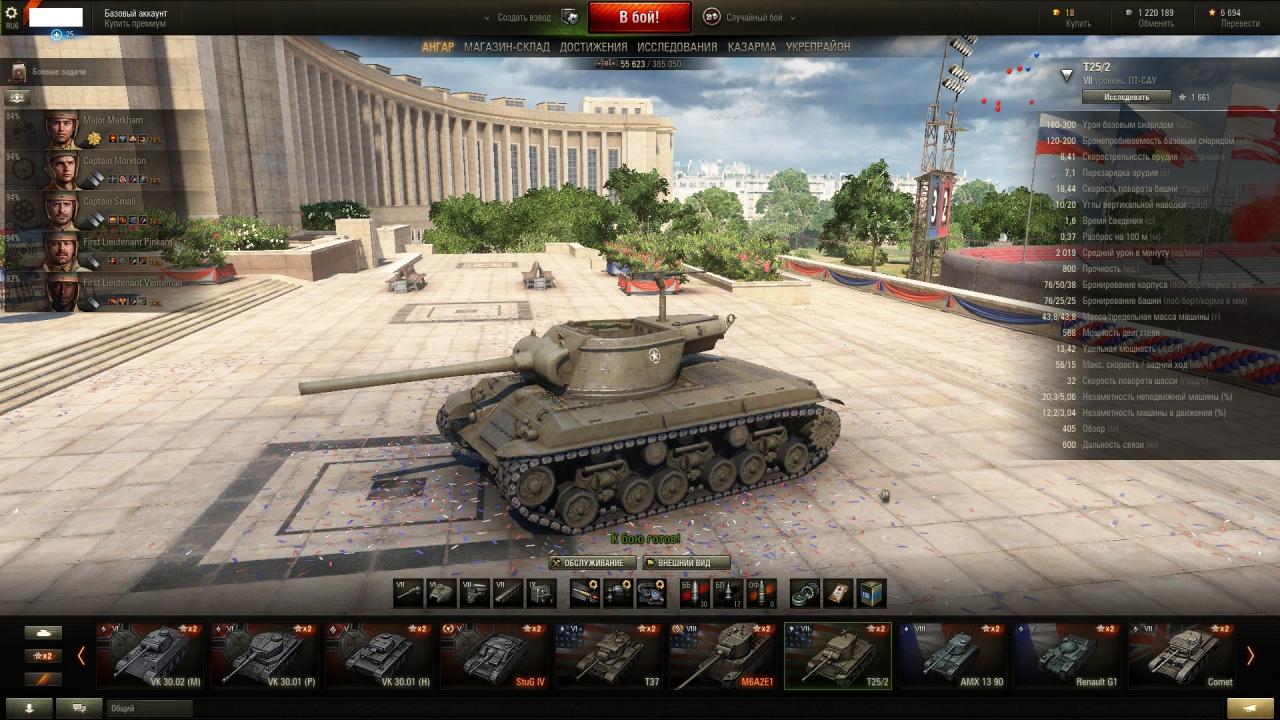Open the Укрепрайон tab

click(818, 47)
